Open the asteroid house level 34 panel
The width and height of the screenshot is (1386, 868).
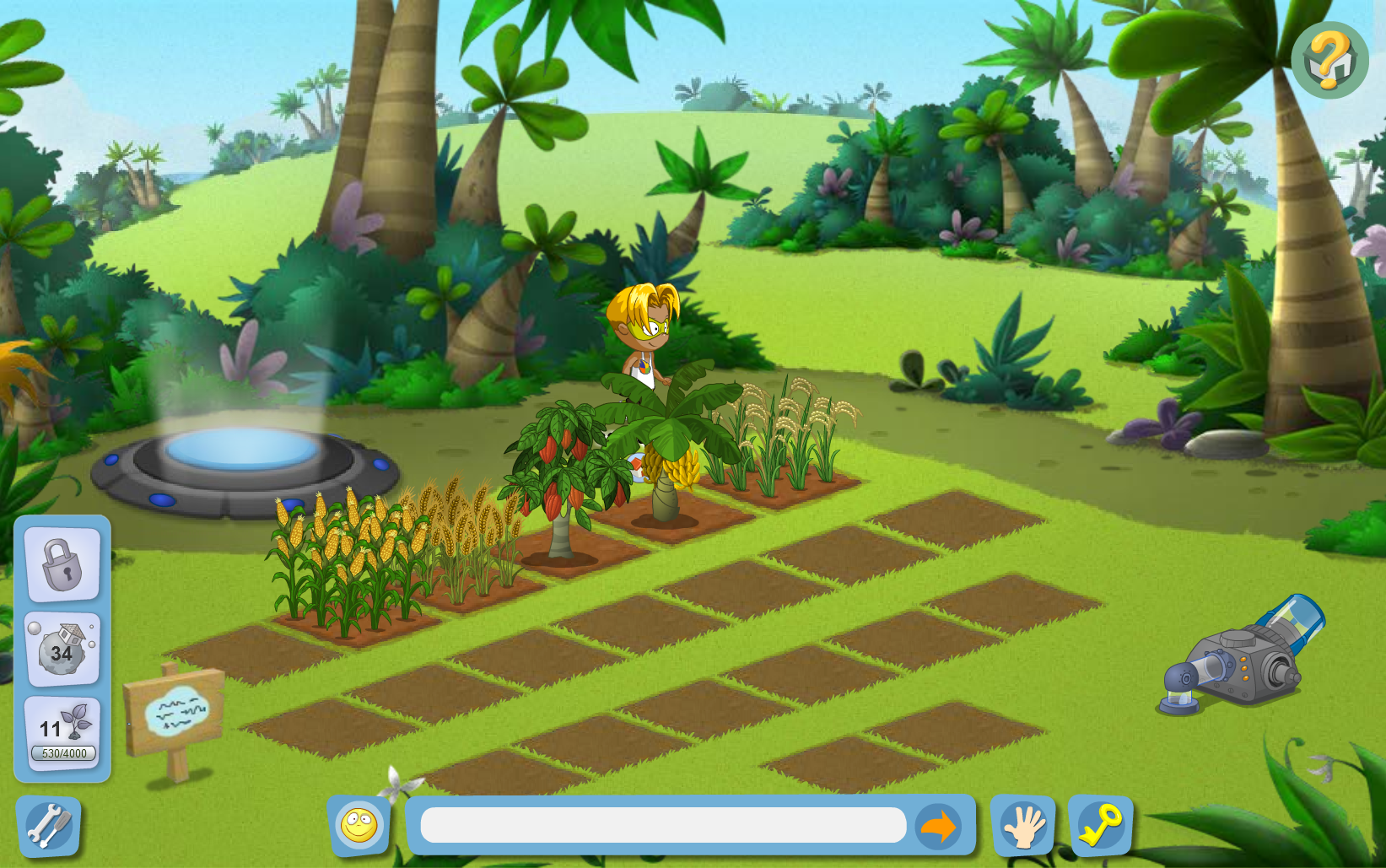point(62,649)
